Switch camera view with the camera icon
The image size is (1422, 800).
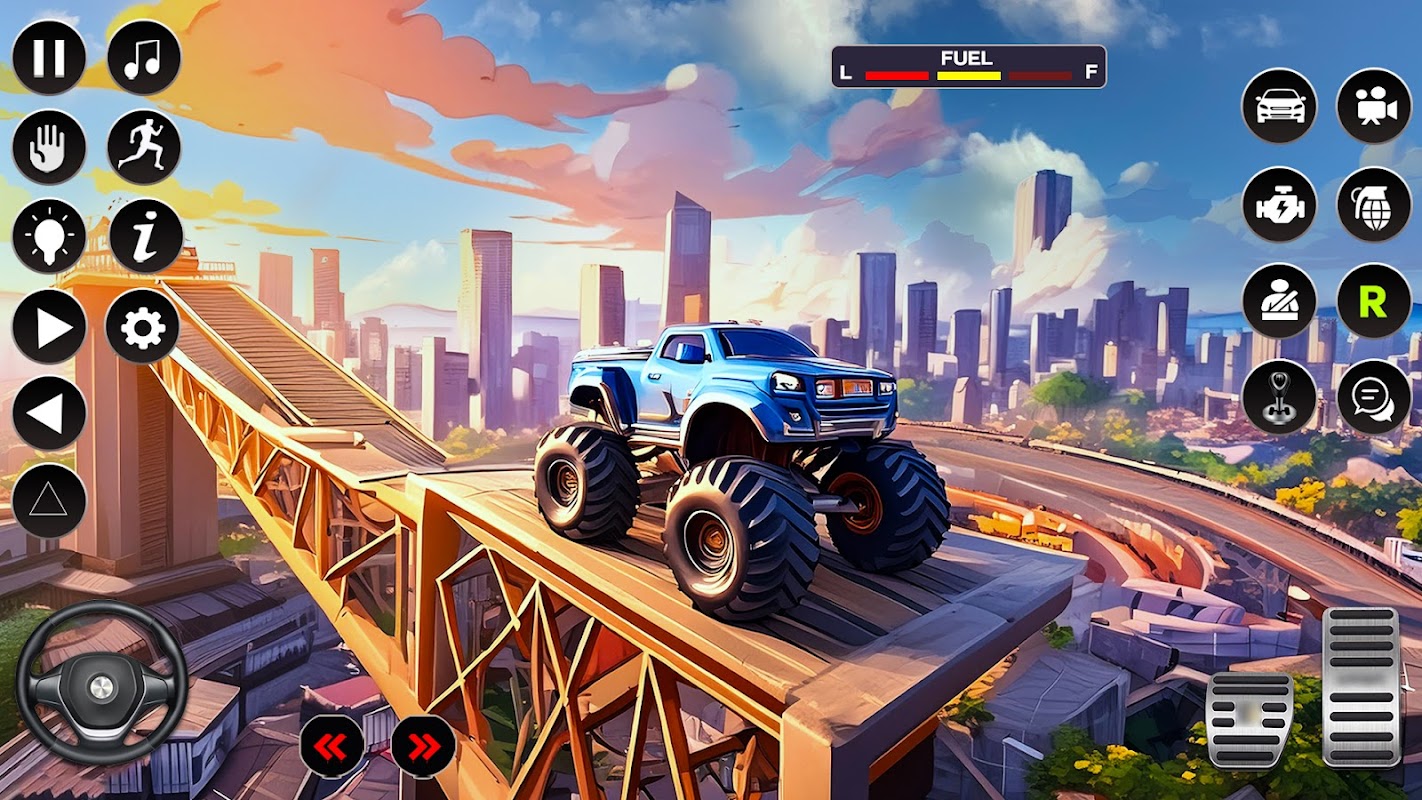tap(1374, 106)
